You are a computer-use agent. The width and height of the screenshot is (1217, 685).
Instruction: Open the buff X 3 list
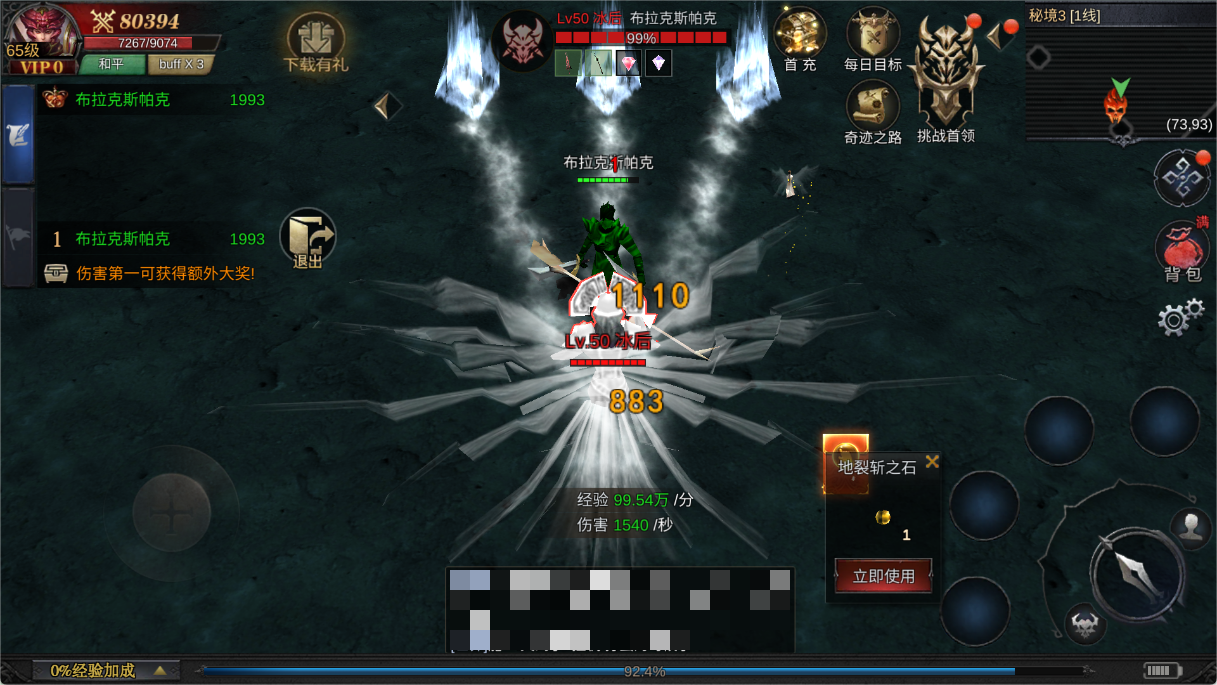181,64
